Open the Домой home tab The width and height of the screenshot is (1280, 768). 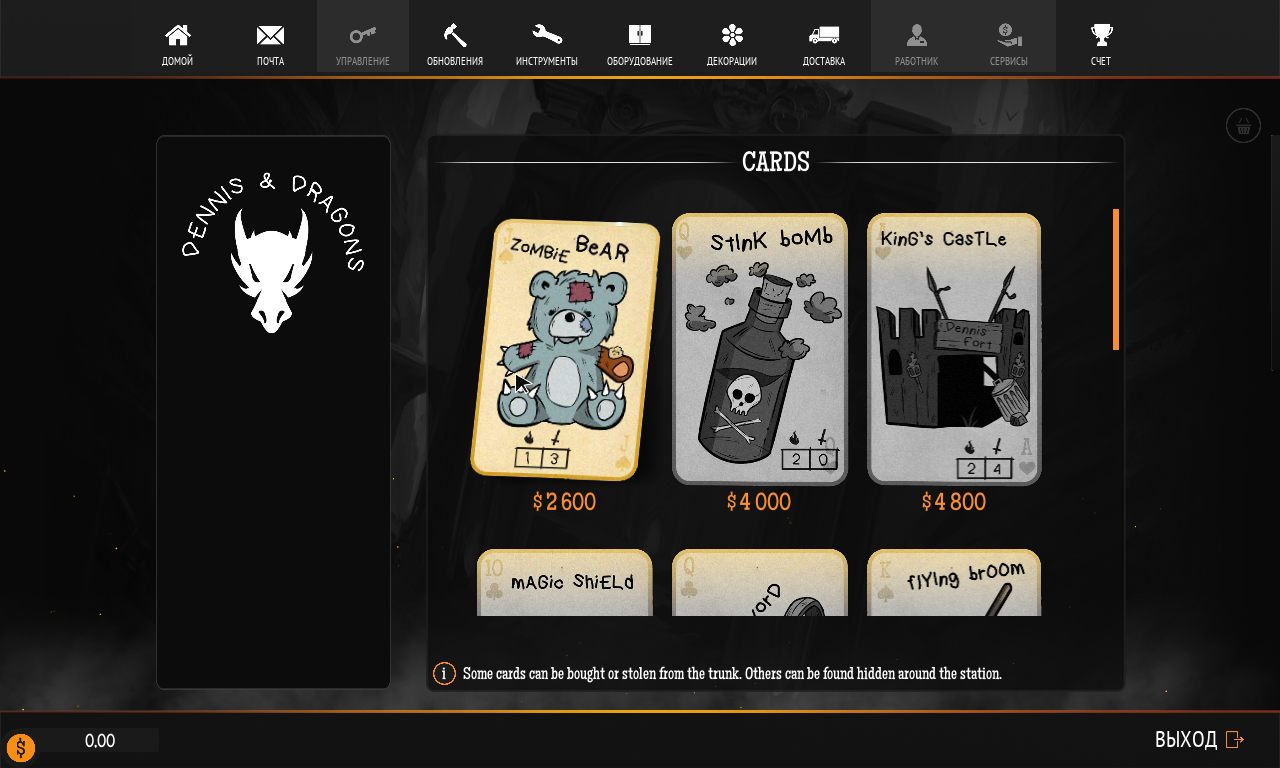[x=177, y=45]
